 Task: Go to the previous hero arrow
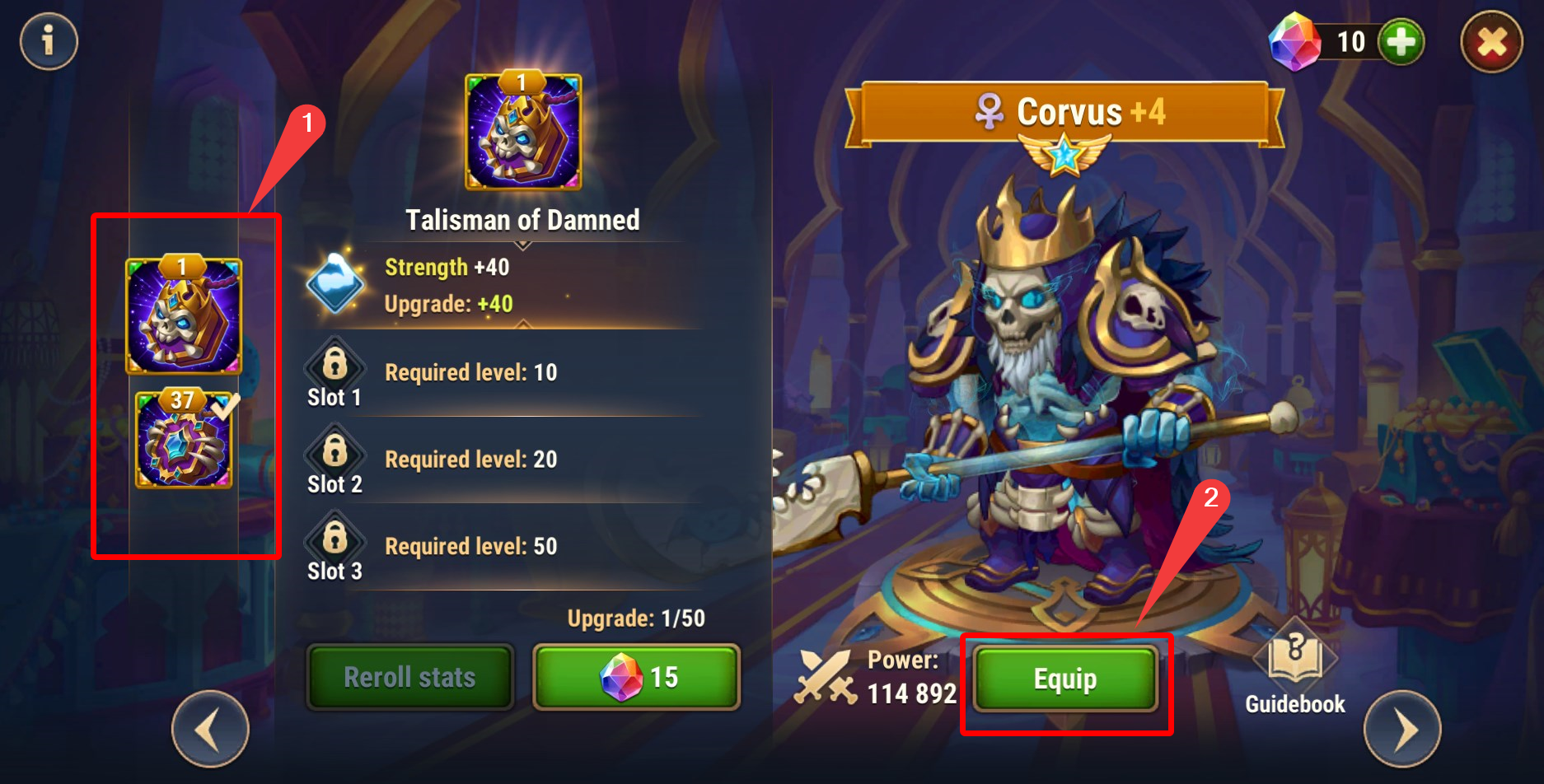210,729
